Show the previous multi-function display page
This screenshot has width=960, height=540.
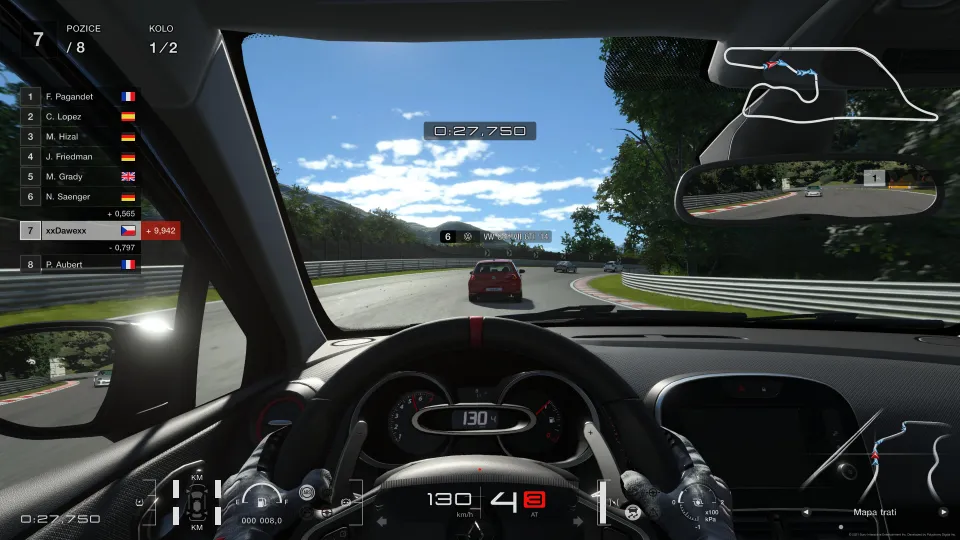click(806, 512)
